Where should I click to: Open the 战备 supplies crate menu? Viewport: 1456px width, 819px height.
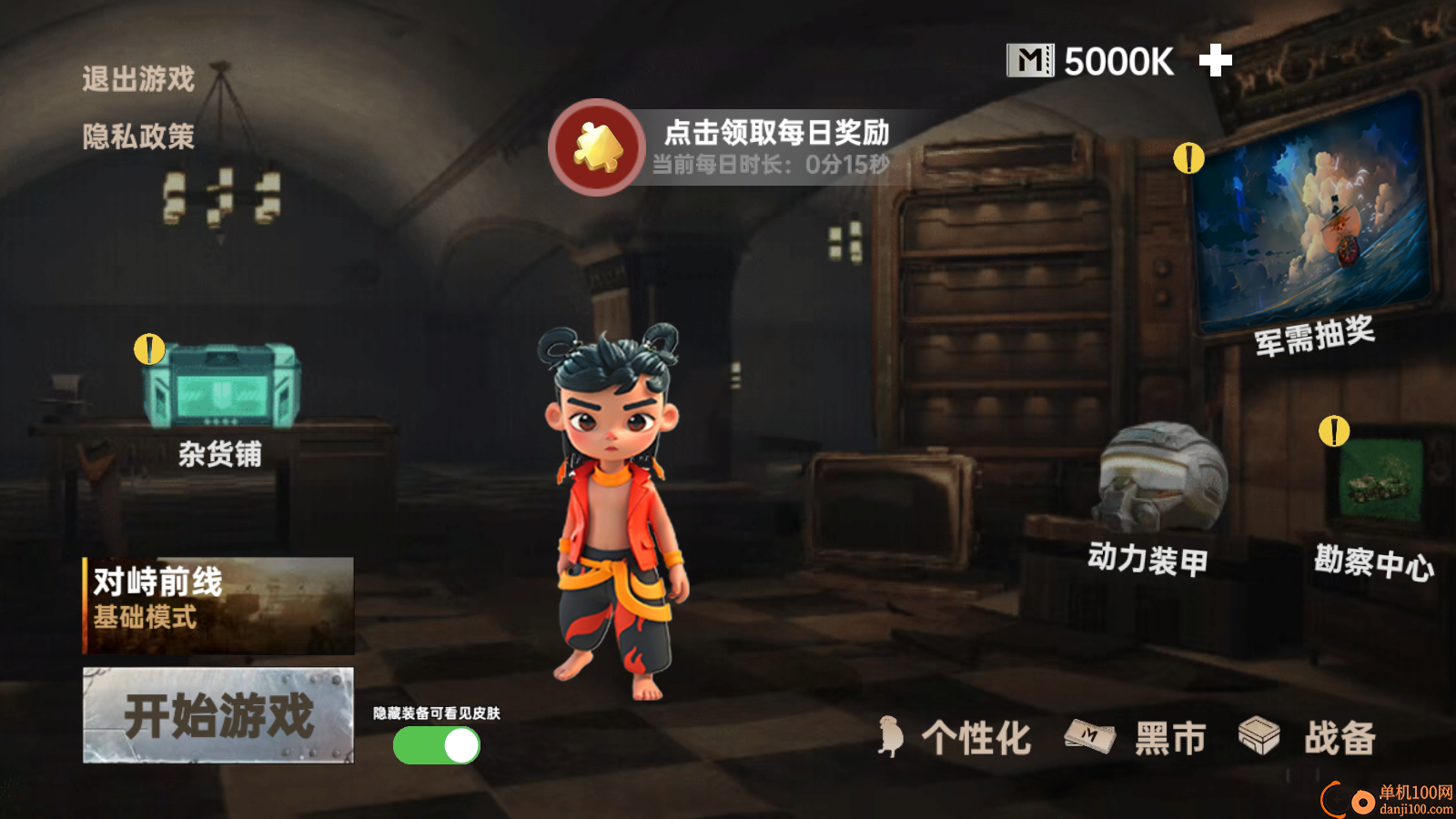(x=1311, y=739)
